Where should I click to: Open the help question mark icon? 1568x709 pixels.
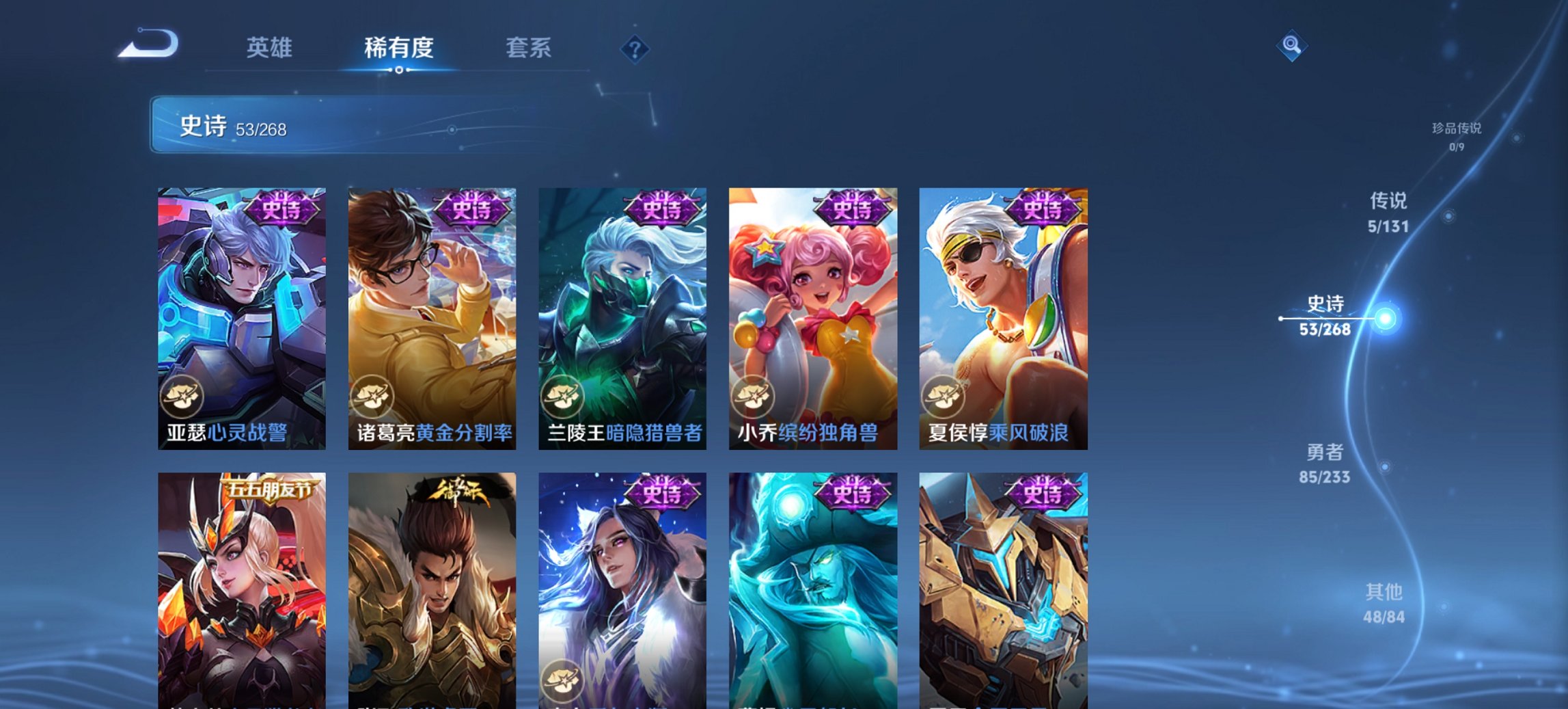[x=634, y=49]
